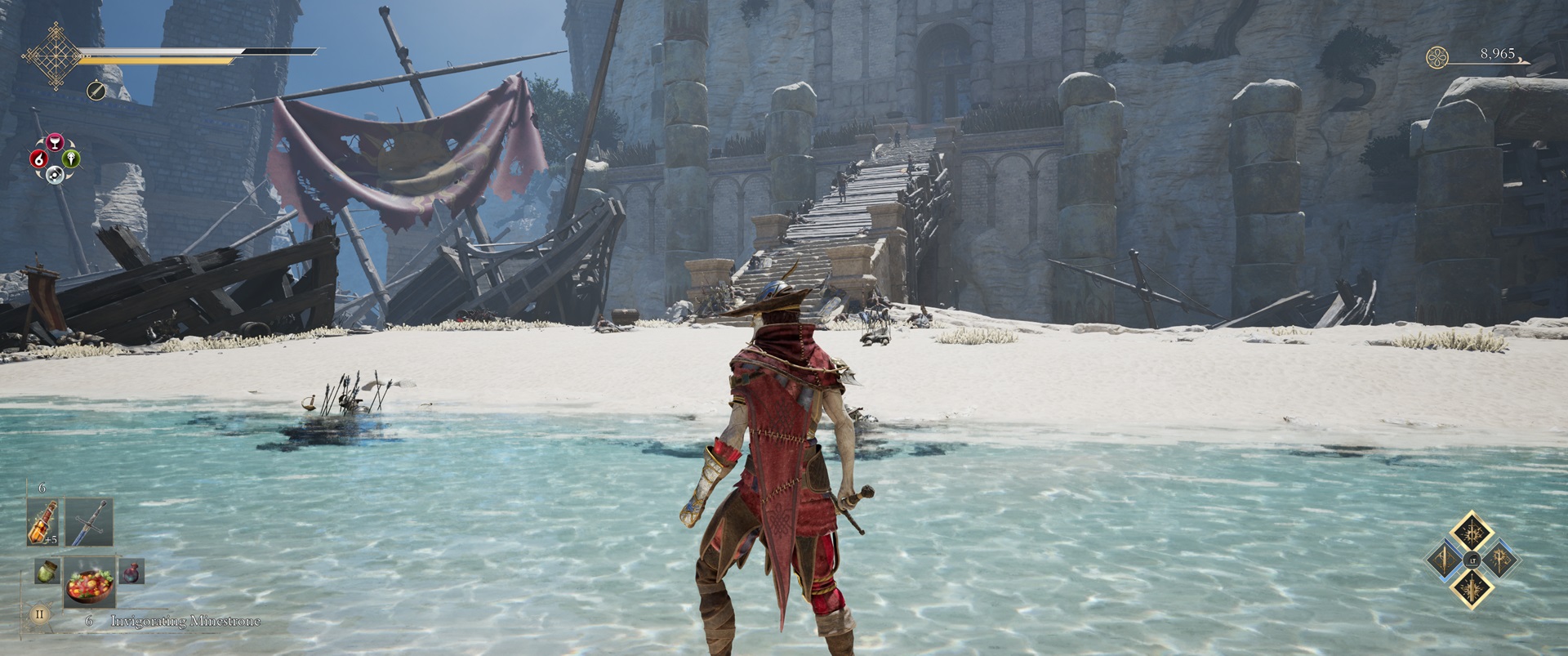Click the small sword buff icon

point(96,91)
